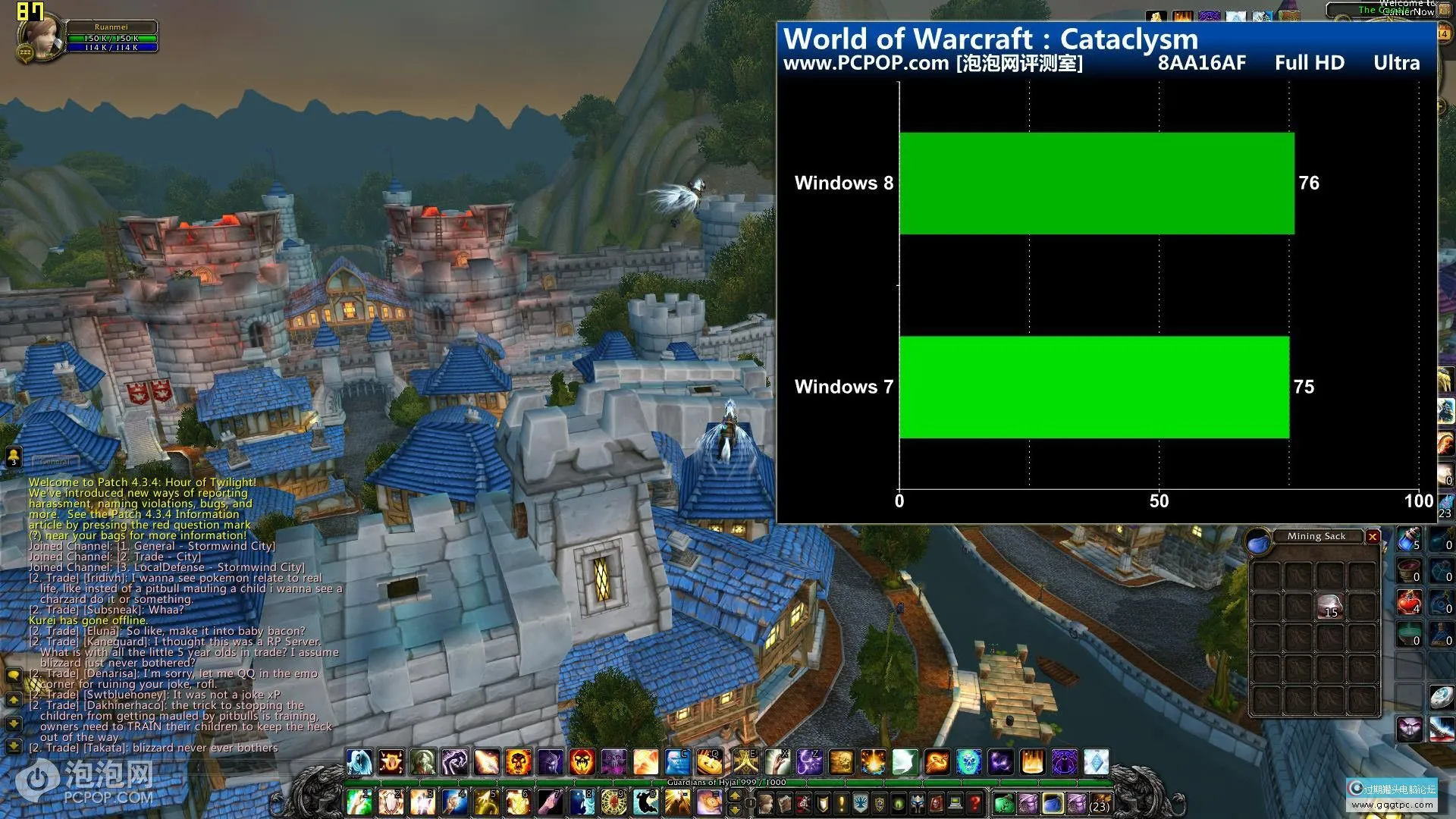Jump chat to the bottom
The image size is (1456, 819).
click(x=14, y=746)
